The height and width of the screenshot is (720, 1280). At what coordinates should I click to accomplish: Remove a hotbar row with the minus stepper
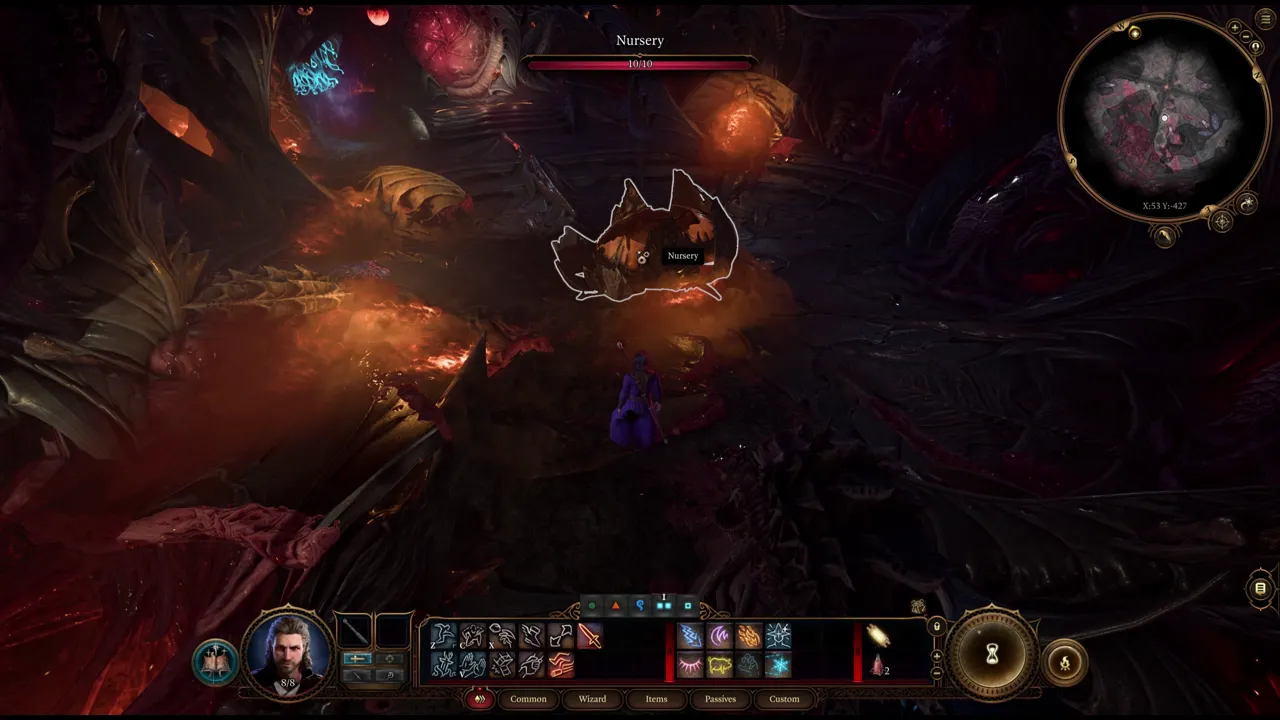click(x=935, y=674)
